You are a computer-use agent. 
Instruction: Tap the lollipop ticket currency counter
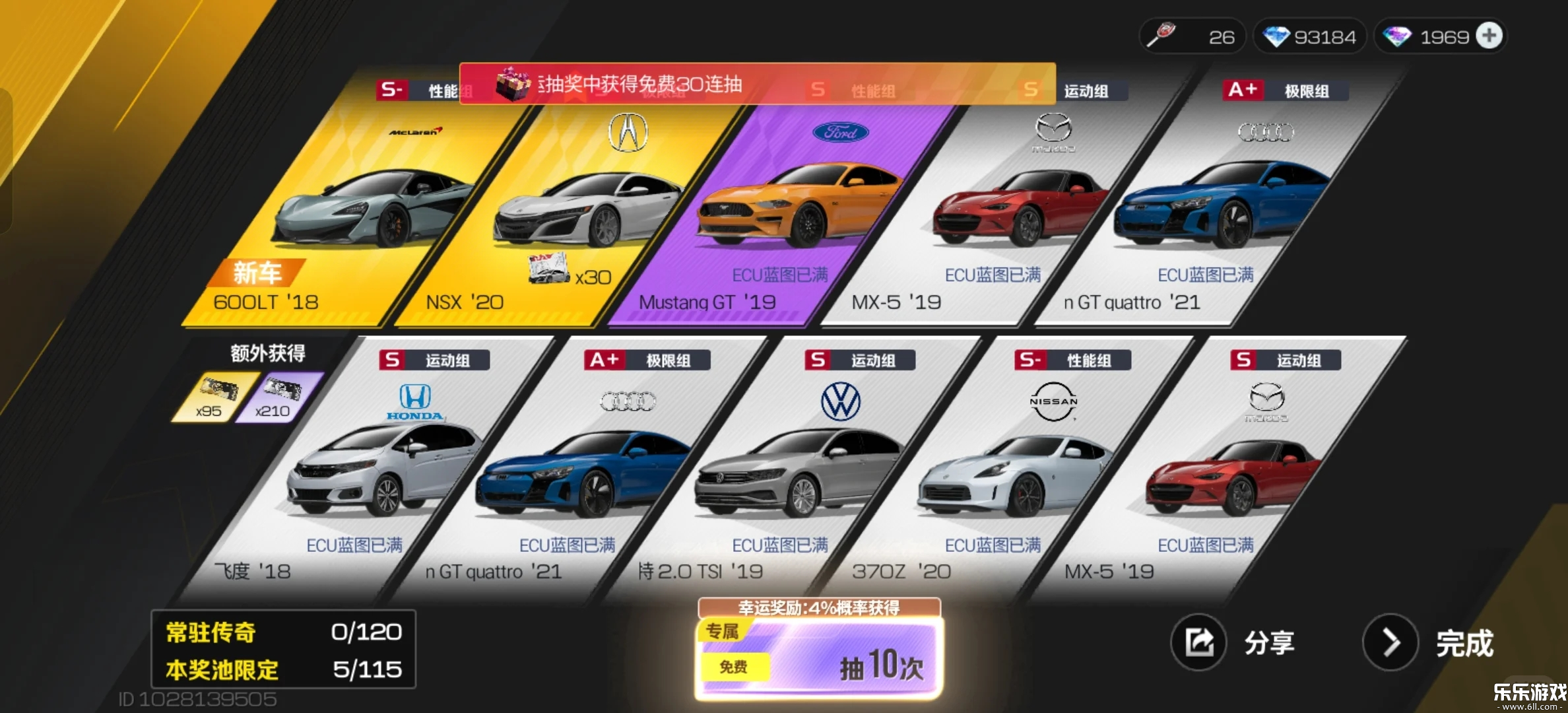tap(1191, 36)
